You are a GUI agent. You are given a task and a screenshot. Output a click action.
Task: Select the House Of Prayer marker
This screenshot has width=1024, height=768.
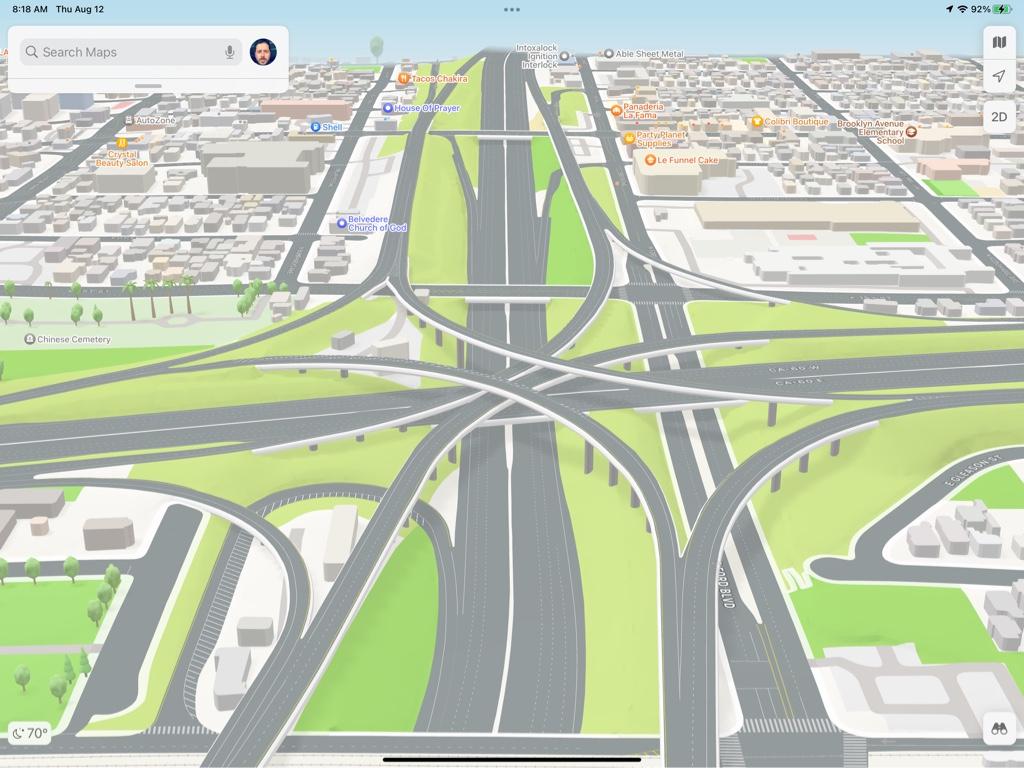point(388,108)
